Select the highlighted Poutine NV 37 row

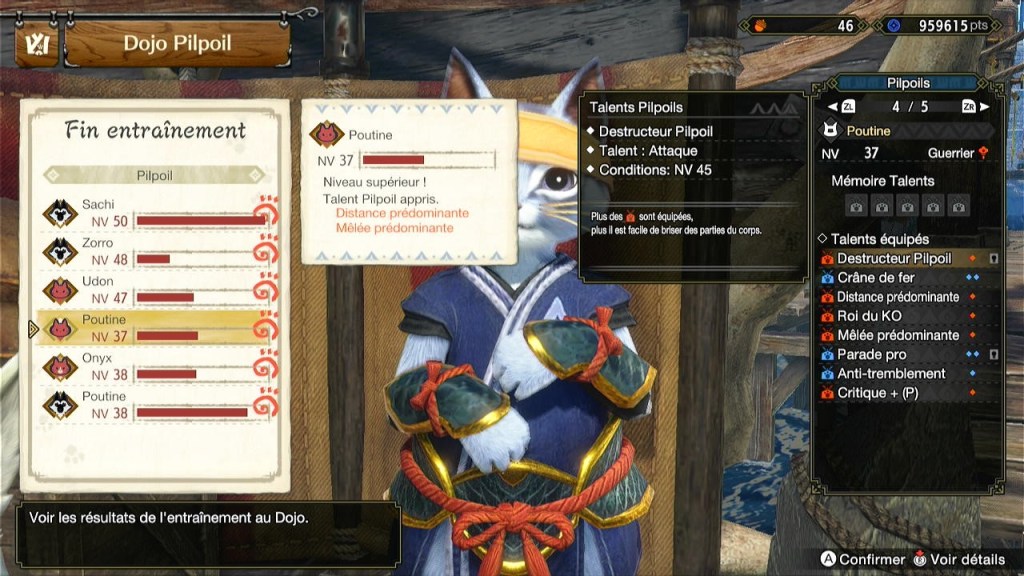pos(155,328)
